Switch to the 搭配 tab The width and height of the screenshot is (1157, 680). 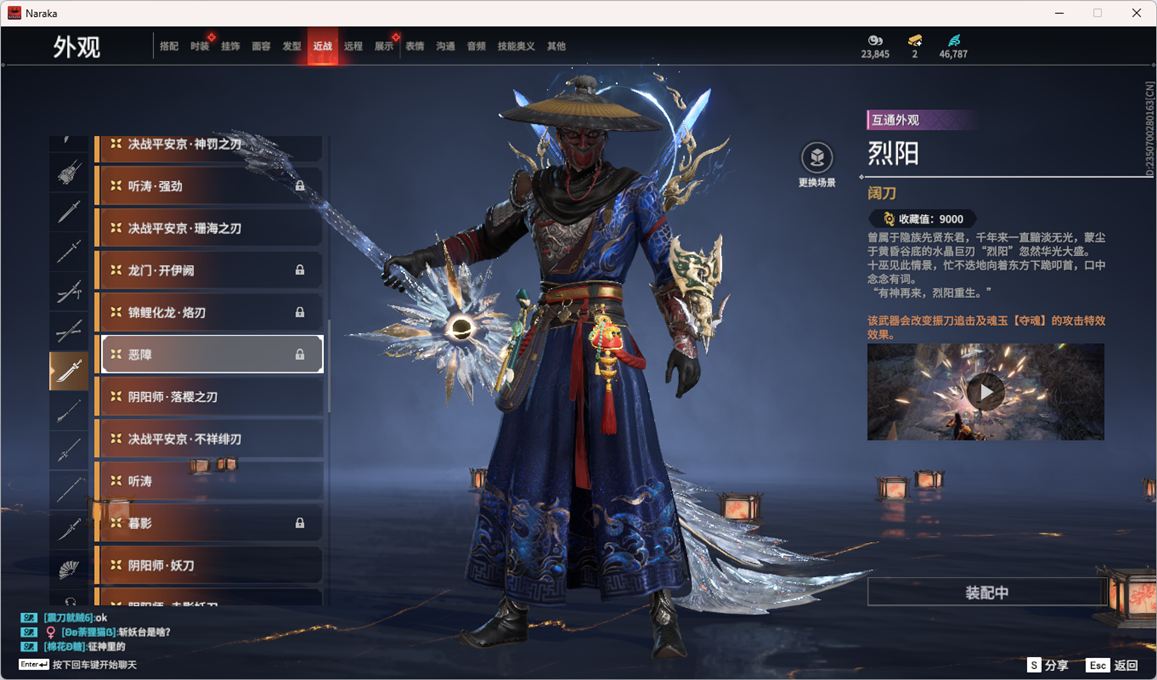[169, 46]
